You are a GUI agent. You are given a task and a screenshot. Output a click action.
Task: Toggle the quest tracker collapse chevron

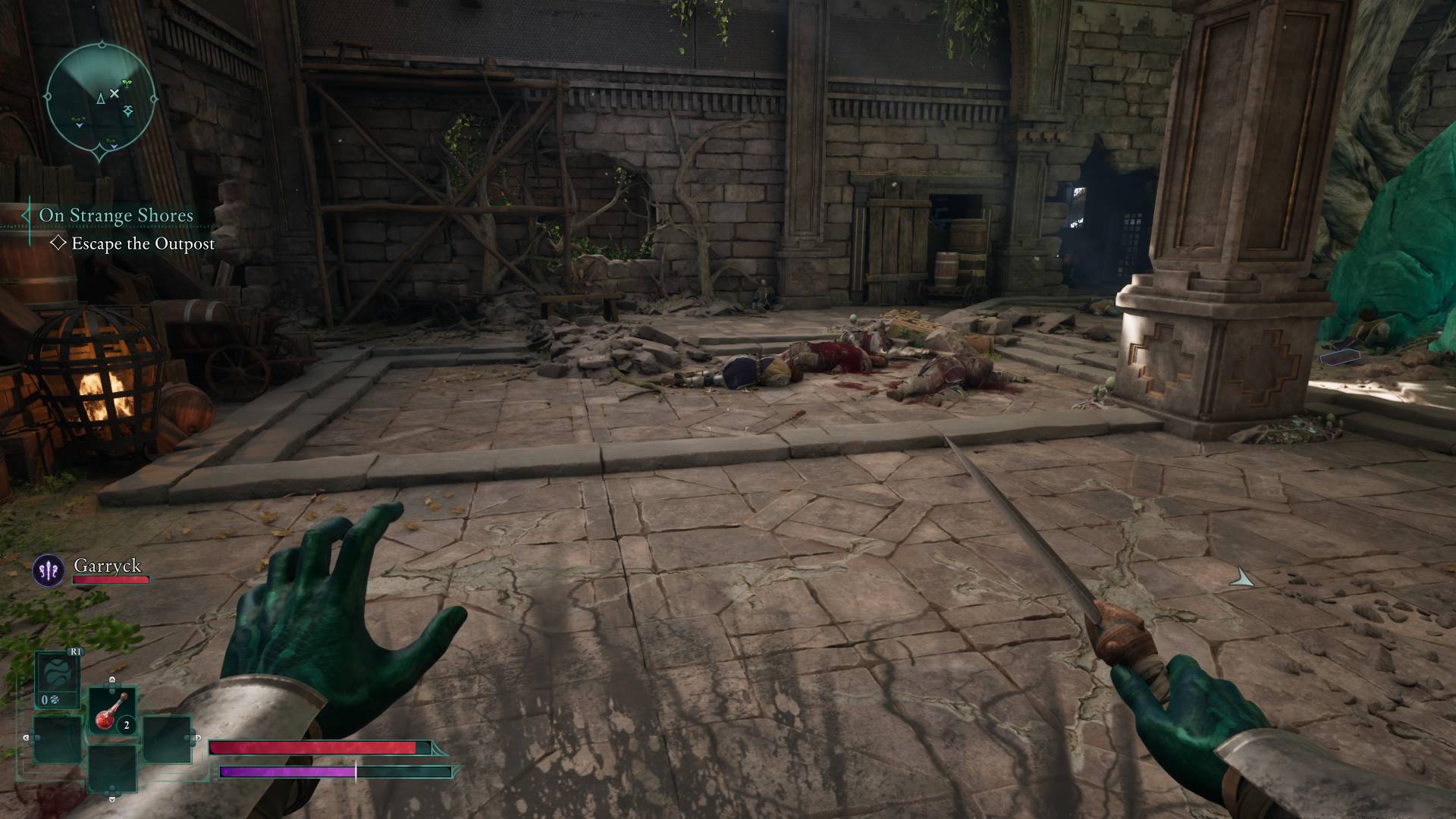coord(27,215)
